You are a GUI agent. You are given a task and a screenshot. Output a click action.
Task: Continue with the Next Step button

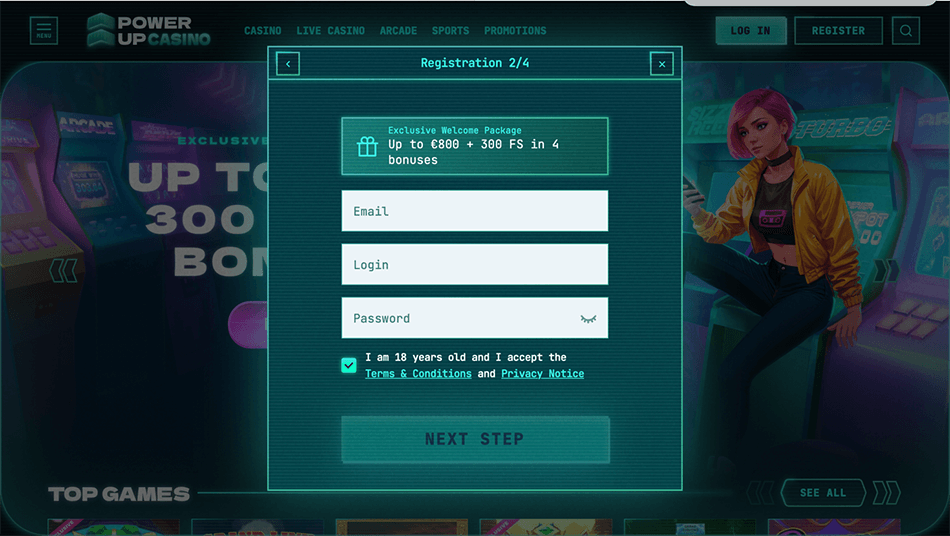click(474, 439)
